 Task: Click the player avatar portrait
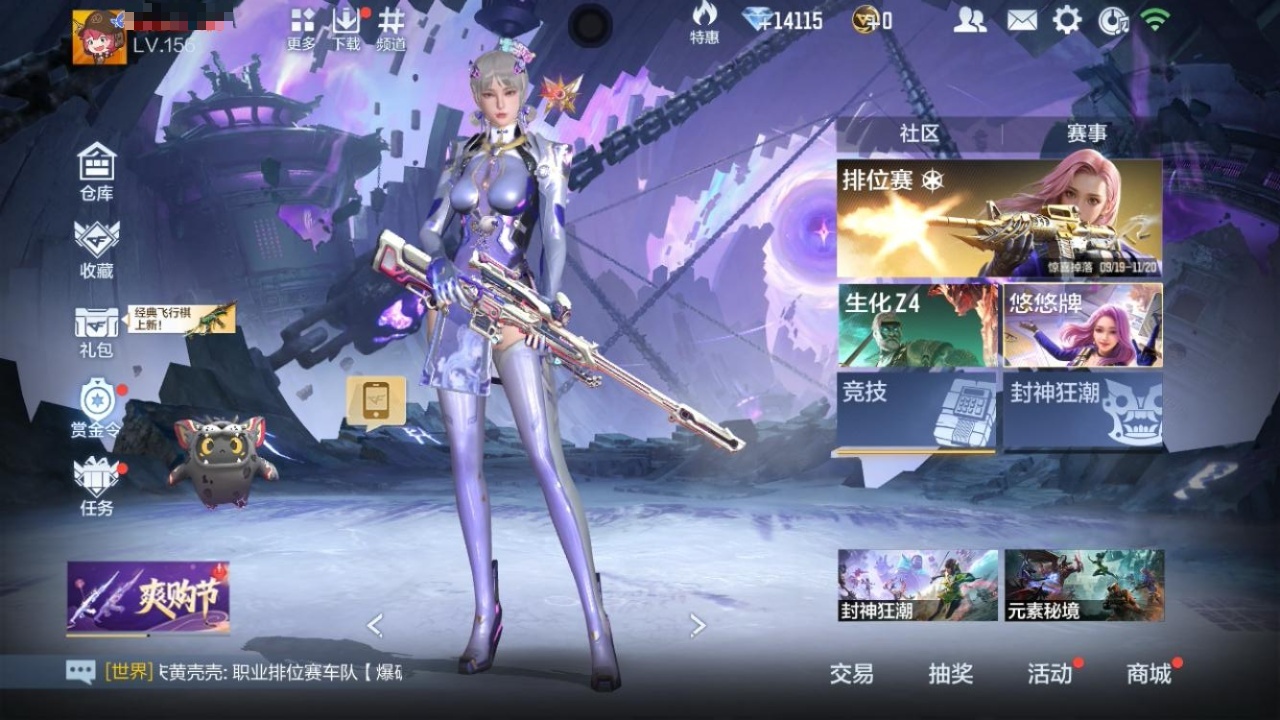(100, 38)
